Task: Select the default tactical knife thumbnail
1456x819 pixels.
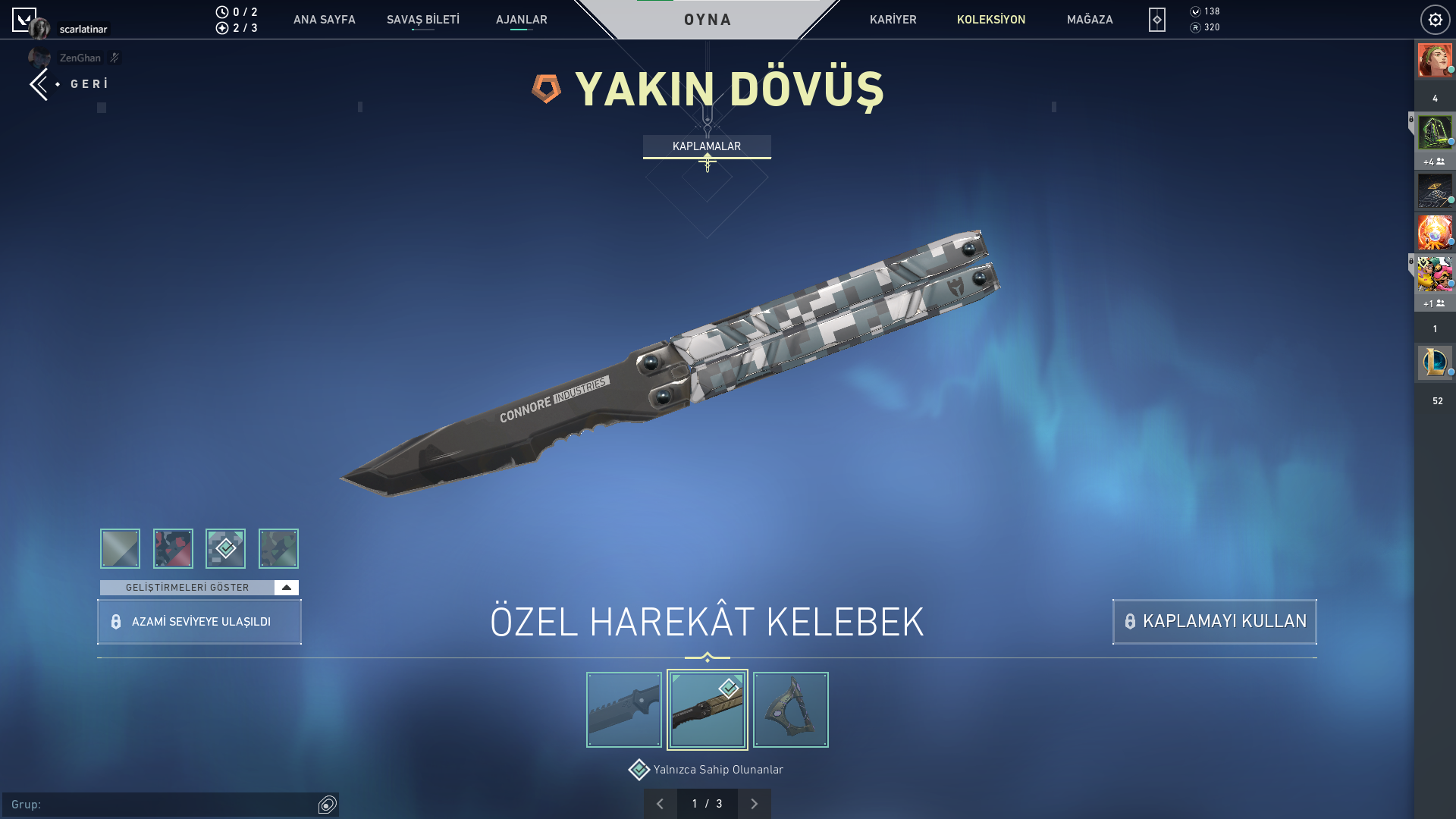Action: tap(623, 710)
